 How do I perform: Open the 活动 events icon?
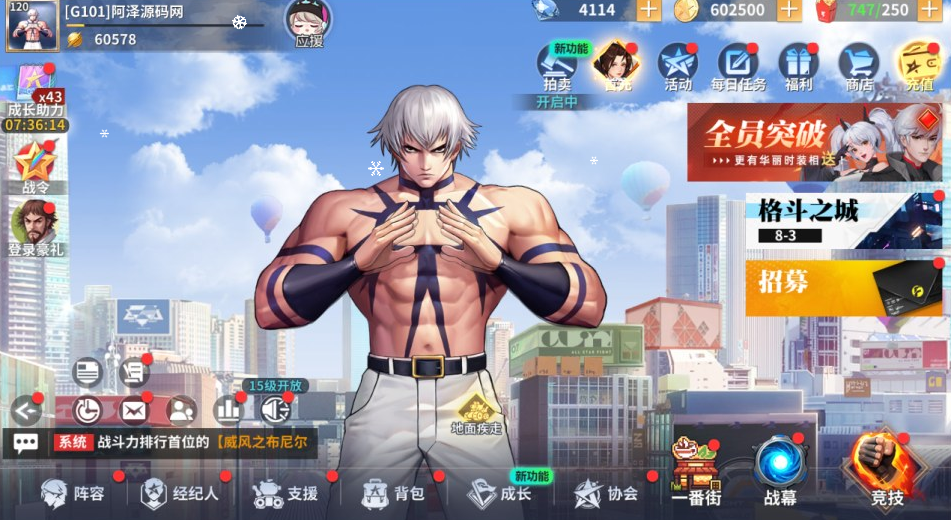(678, 64)
